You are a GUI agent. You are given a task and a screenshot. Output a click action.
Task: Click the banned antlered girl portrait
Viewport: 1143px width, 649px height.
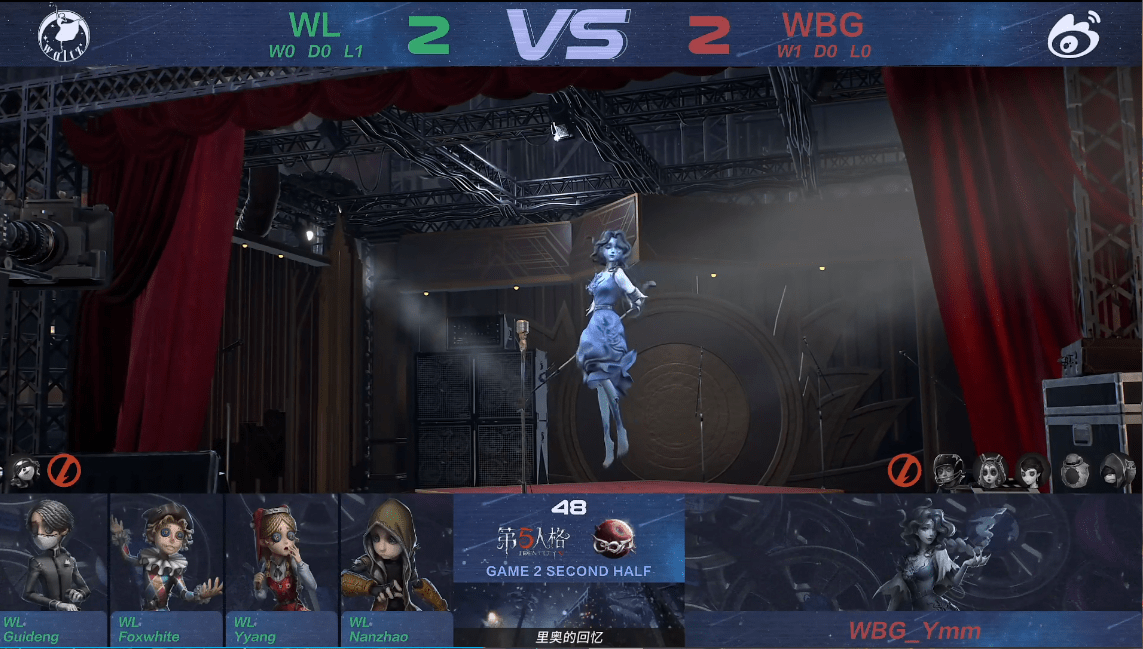coord(990,469)
